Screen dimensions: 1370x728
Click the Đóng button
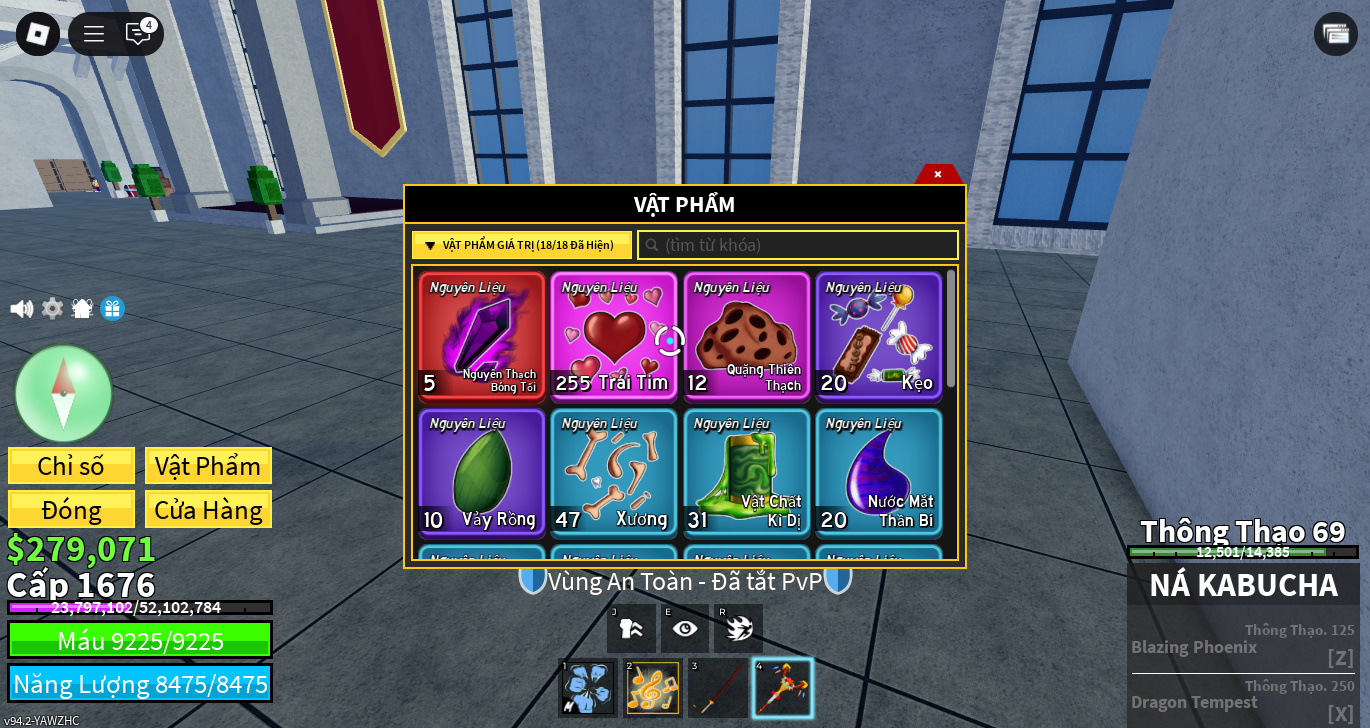(x=71, y=510)
